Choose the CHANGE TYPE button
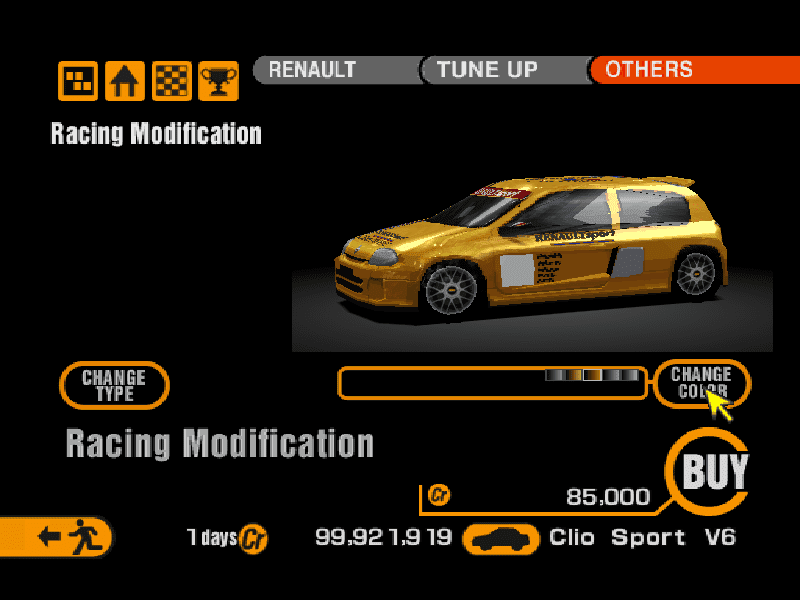 coord(114,385)
